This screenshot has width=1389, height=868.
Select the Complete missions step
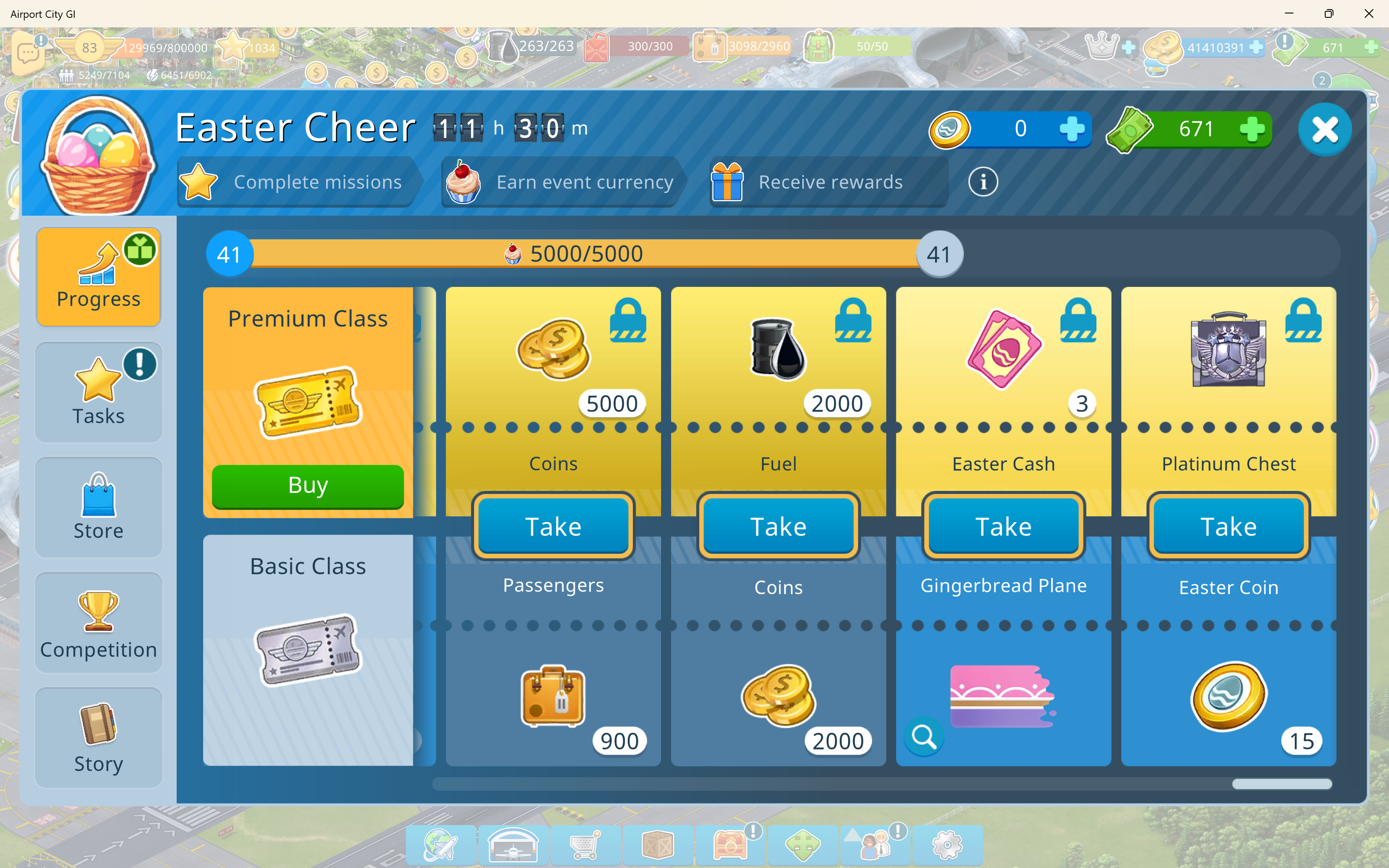pyautogui.click(x=299, y=183)
